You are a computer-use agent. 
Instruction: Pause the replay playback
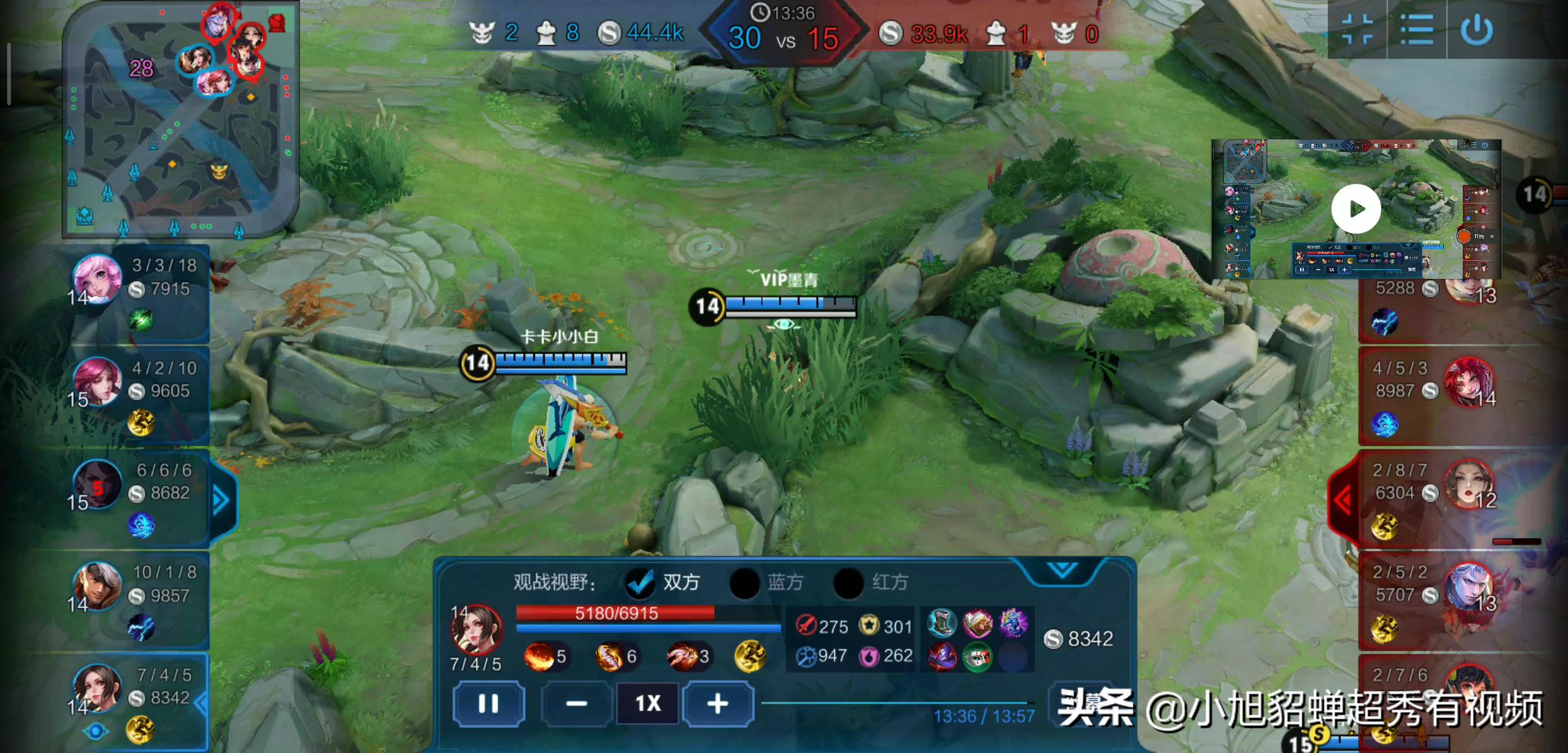point(488,703)
